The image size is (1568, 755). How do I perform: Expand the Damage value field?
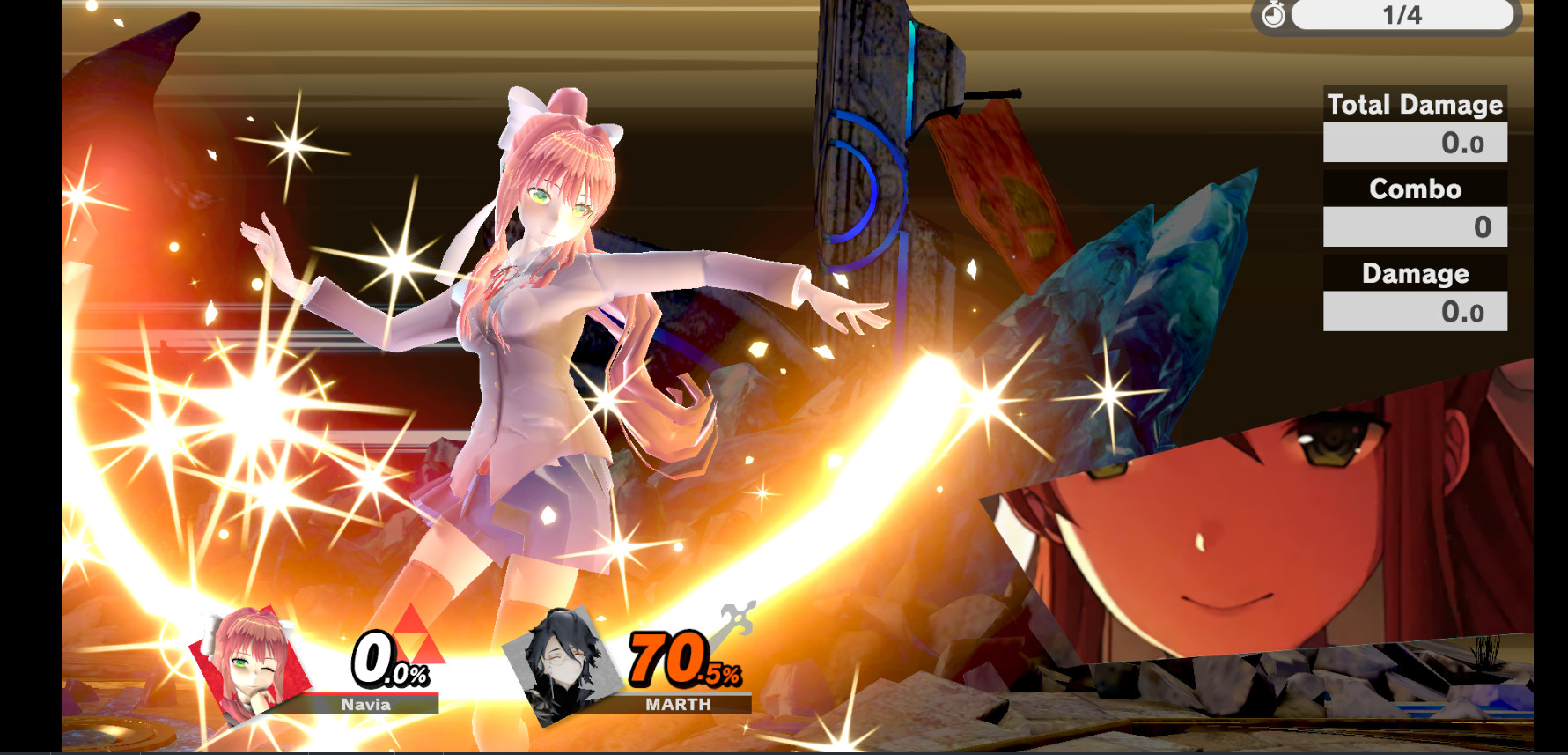1415,311
